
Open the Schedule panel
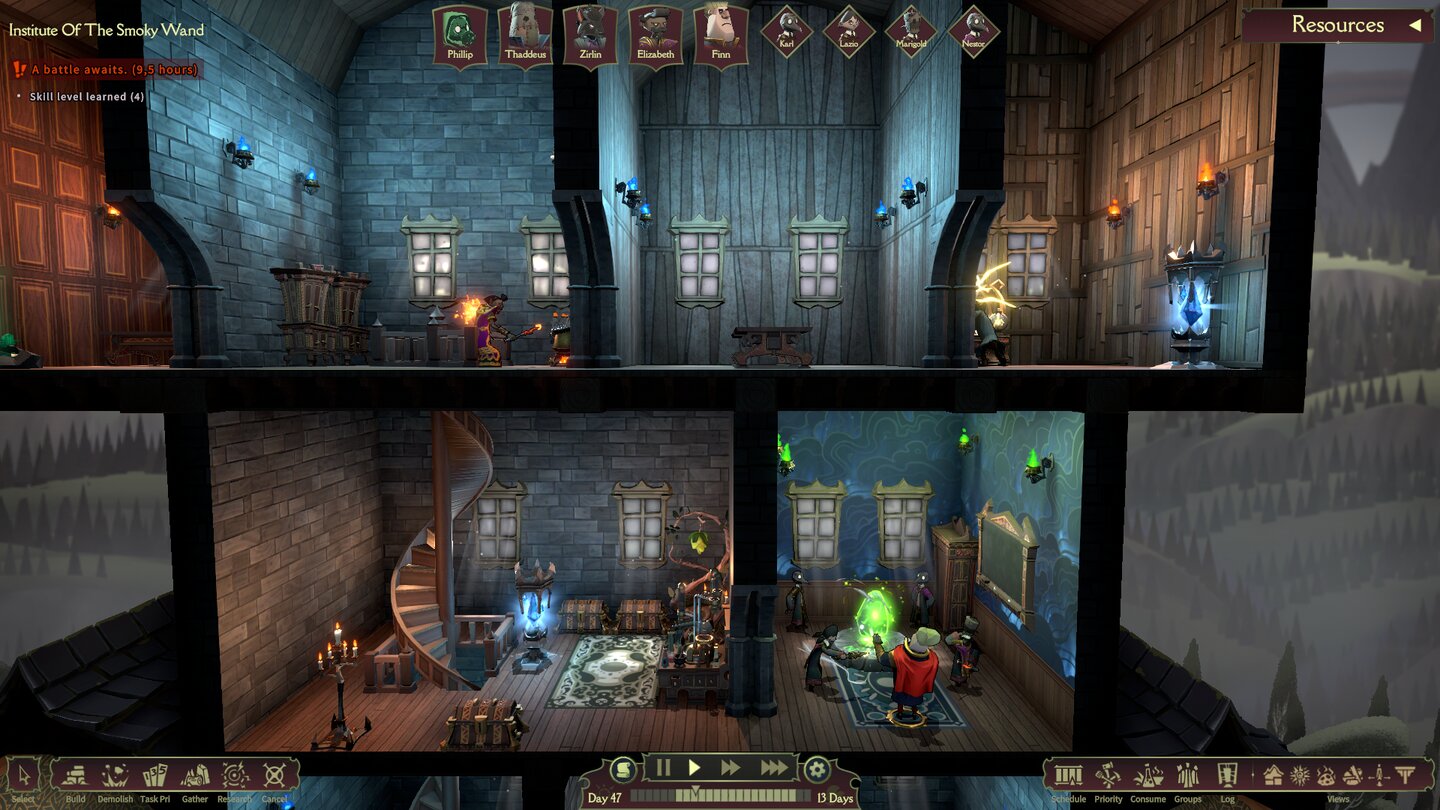1068,772
